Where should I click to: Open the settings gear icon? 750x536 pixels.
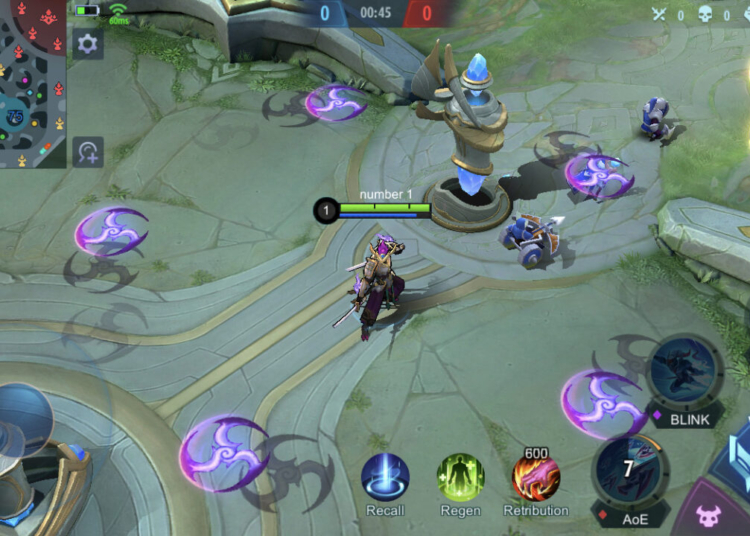(88, 44)
